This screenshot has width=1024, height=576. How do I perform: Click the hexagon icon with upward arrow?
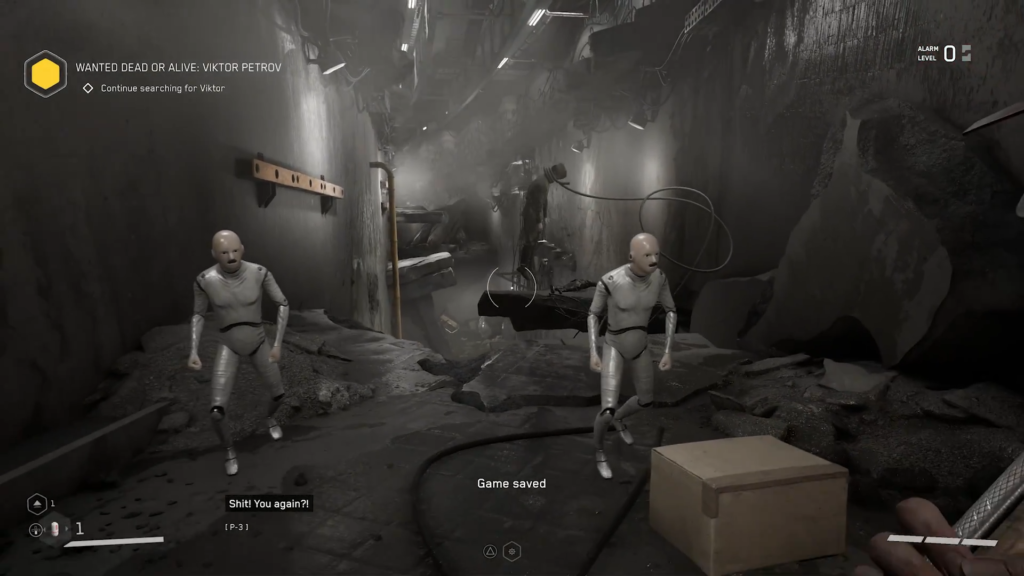[x=37, y=504]
